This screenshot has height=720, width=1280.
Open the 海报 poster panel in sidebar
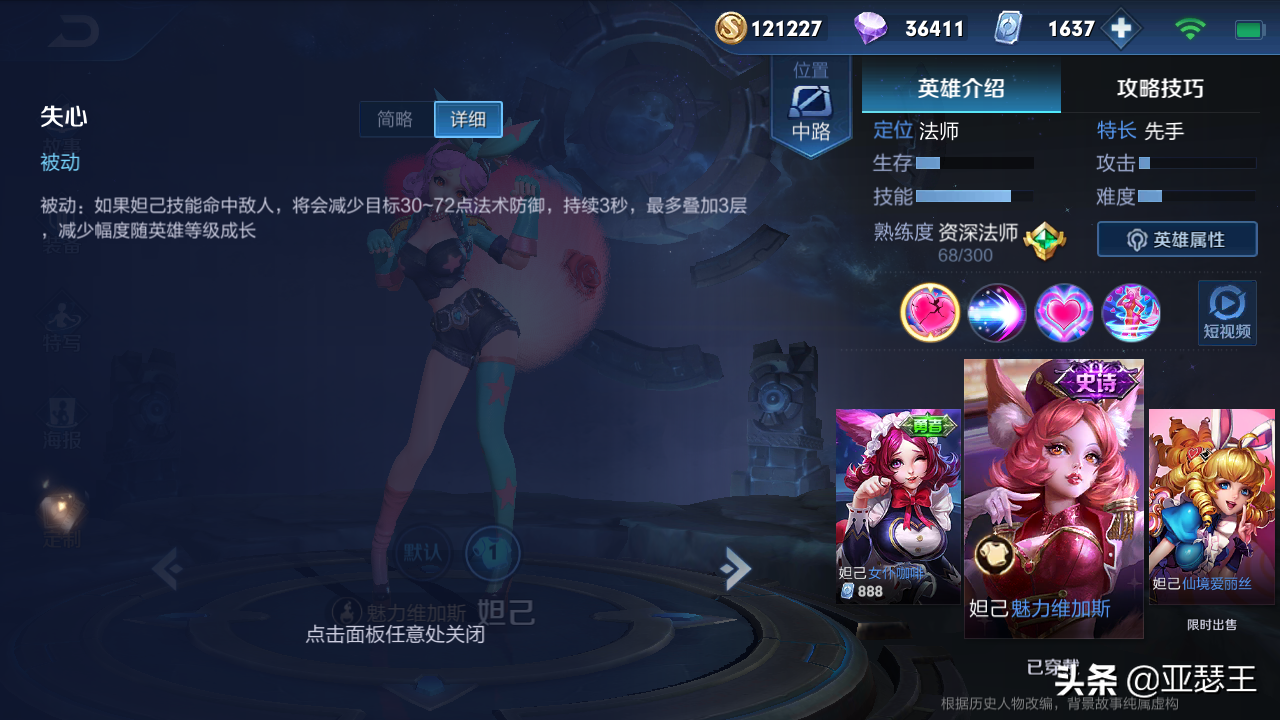pyautogui.click(x=62, y=420)
